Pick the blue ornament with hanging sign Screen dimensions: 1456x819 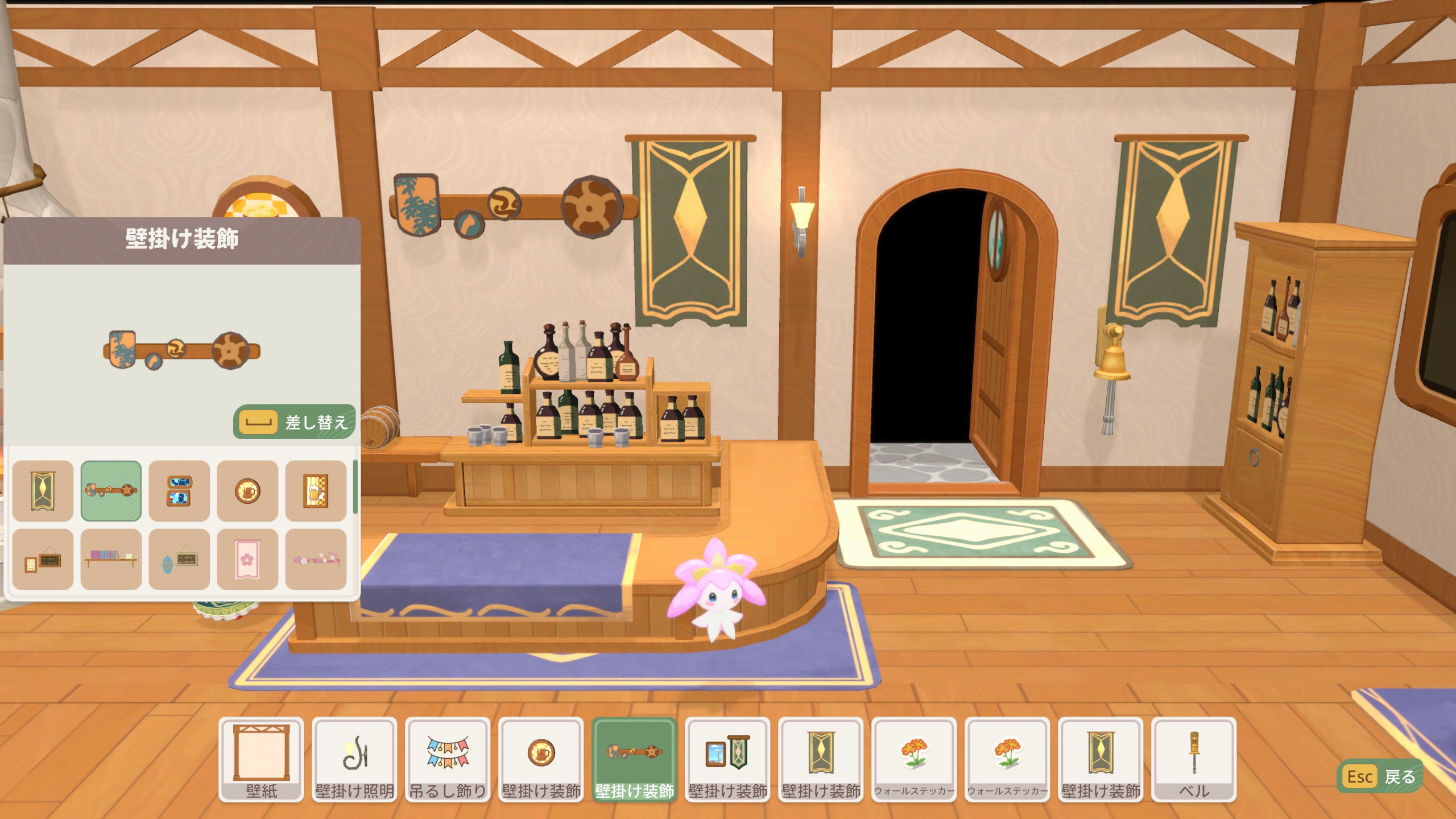click(x=179, y=559)
